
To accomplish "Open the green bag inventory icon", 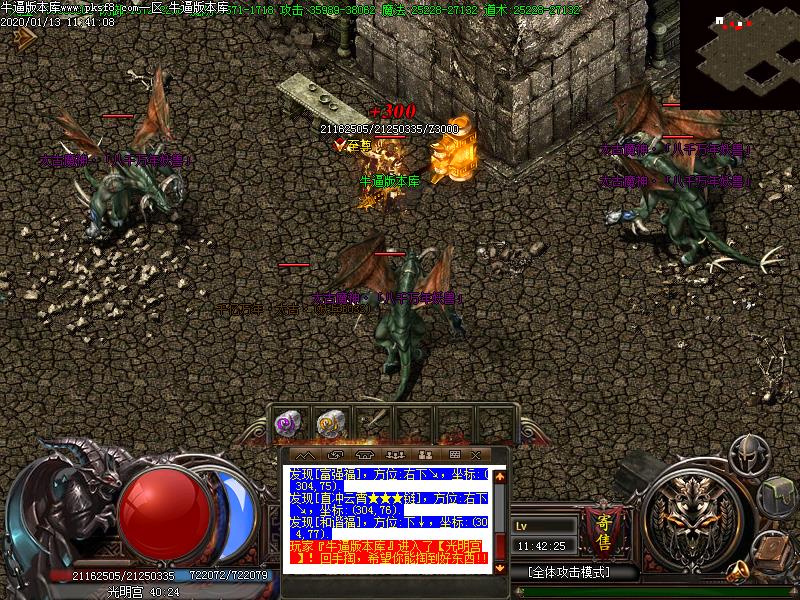I will click(x=776, y=493).
